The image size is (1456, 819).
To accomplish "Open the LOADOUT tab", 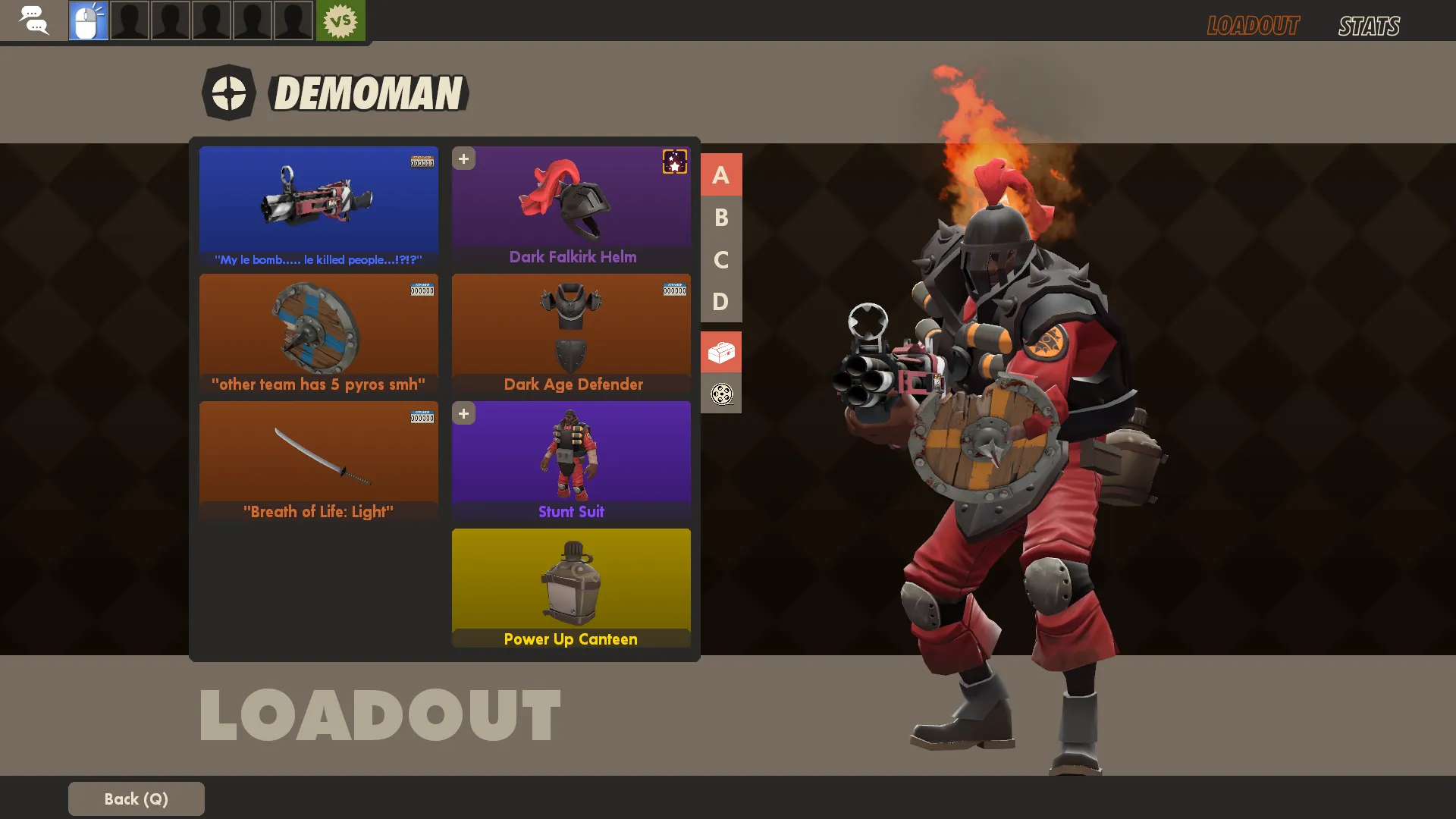I will click(x=1253, y=26).
